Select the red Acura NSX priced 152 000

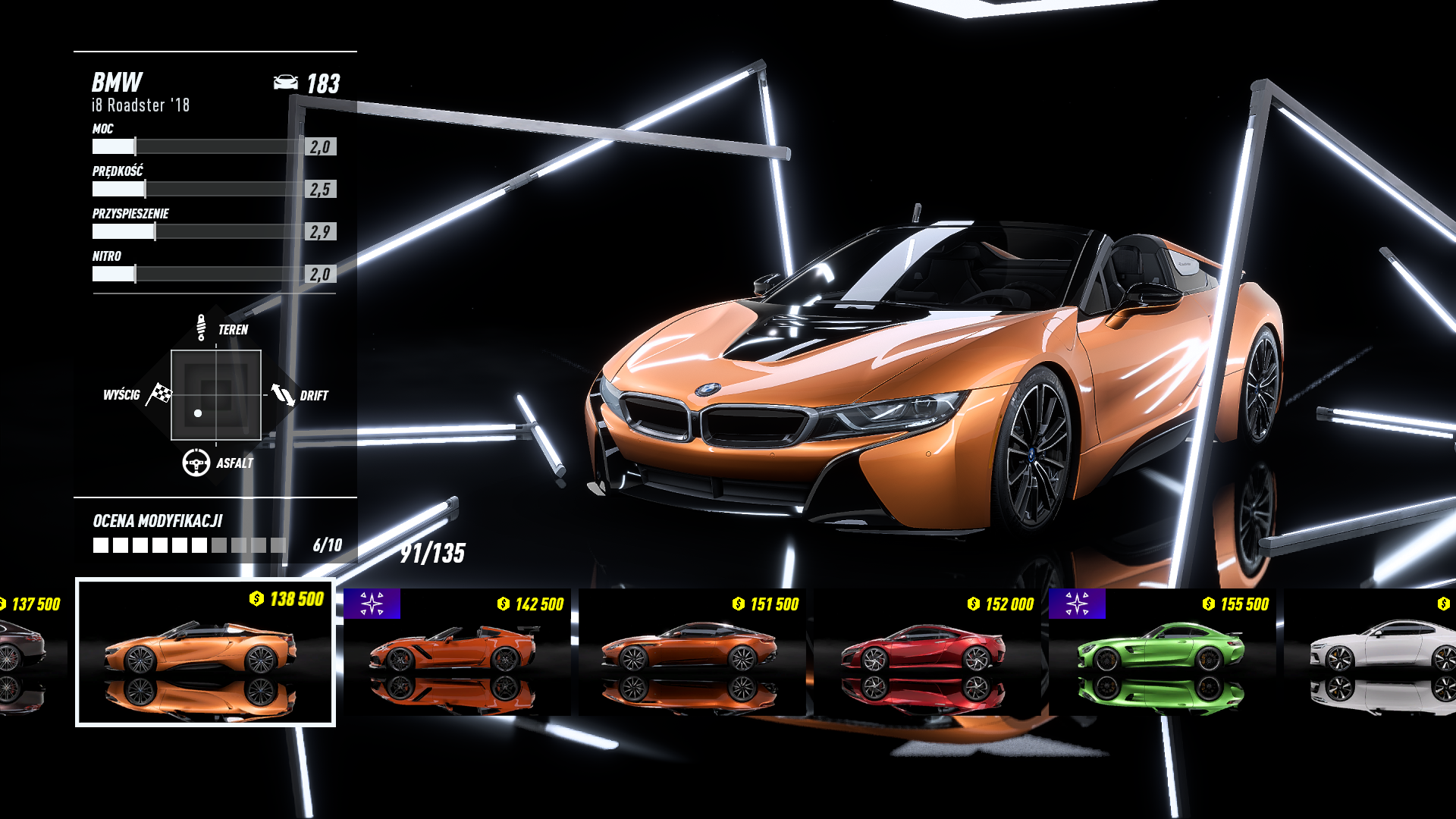[927, 652]
